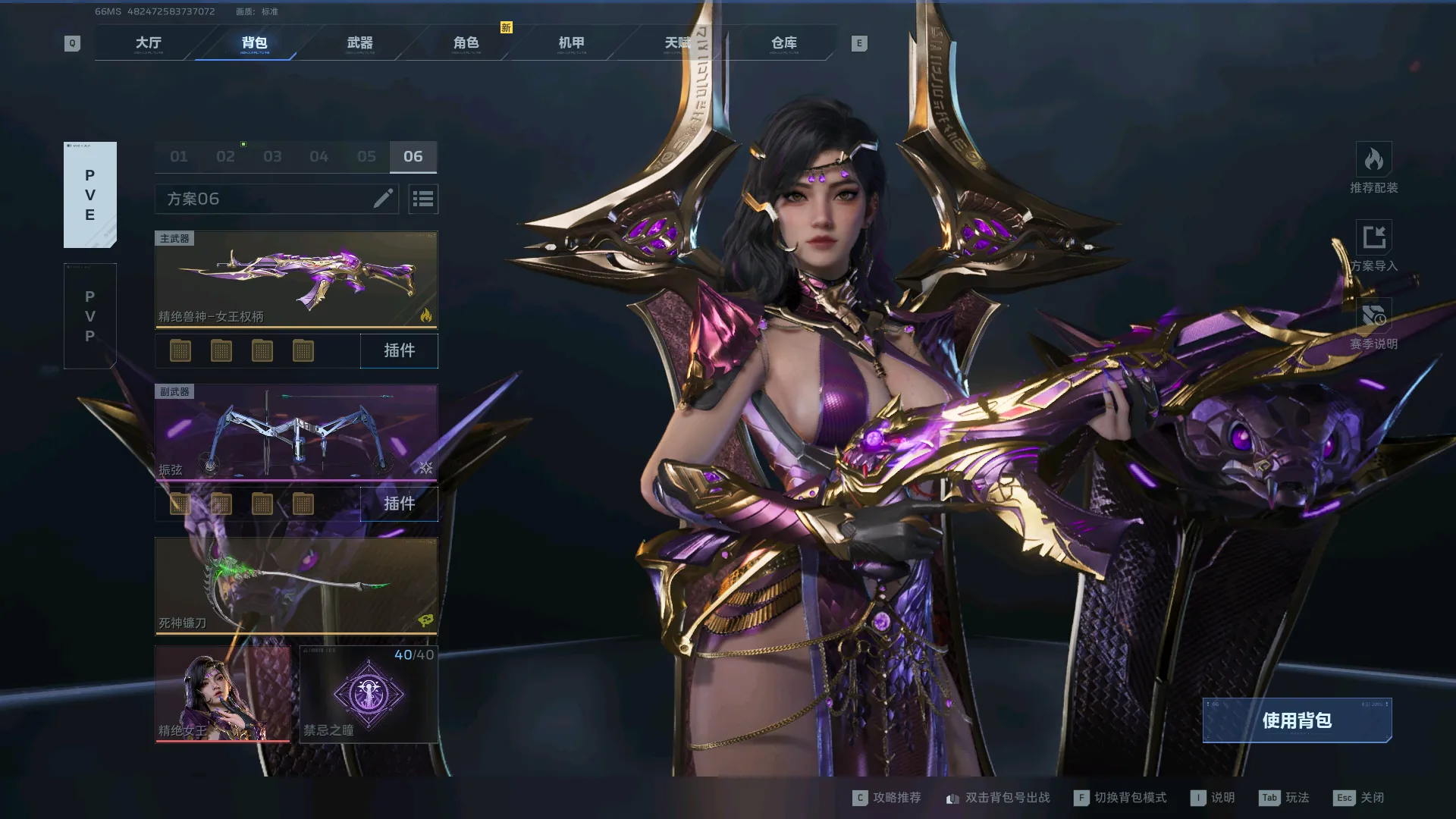1456x819 pixels.
Task: Open 推荐配装 recommended loadouts
Action: 1373,168
